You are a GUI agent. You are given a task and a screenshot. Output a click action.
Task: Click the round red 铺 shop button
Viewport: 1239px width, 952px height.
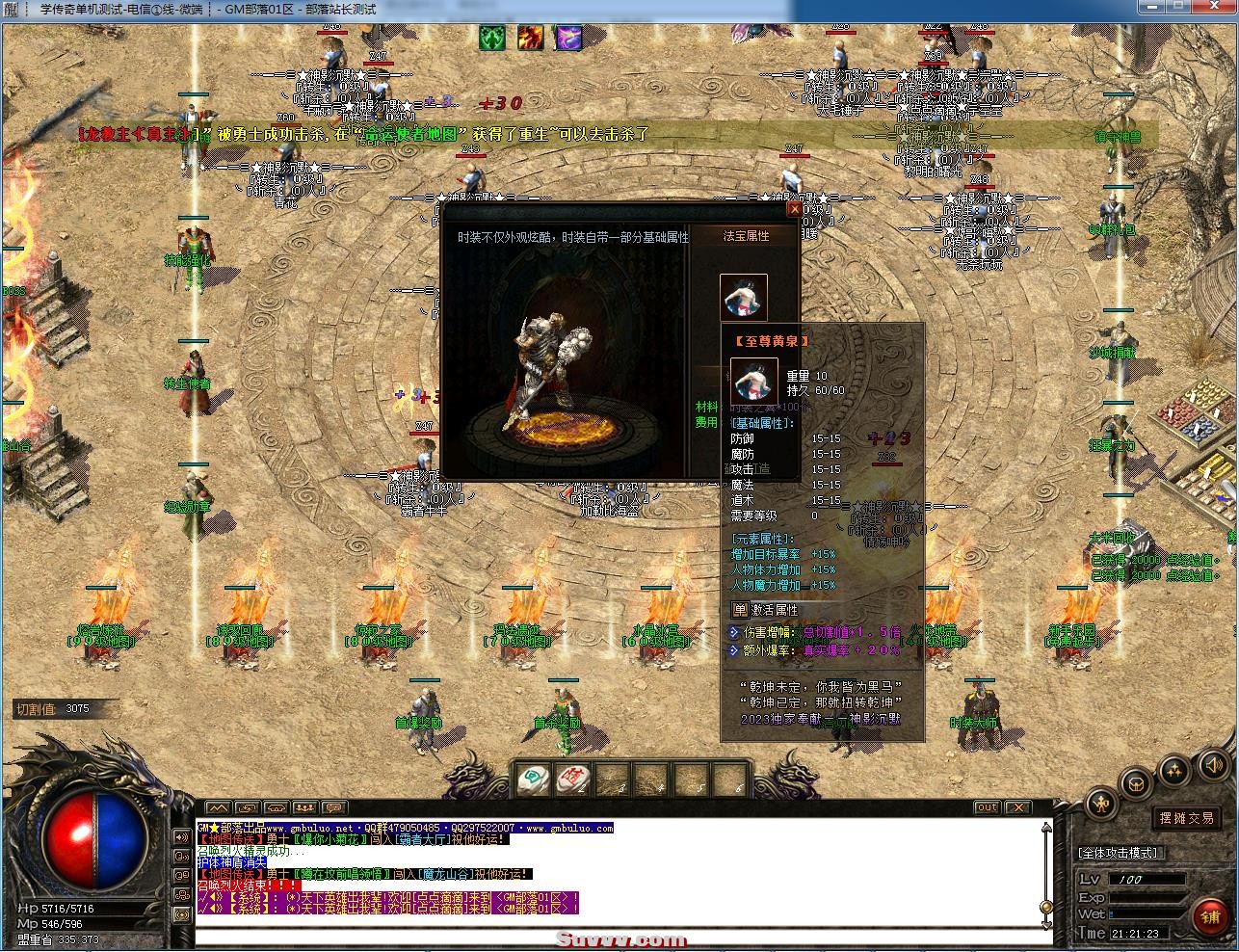point(1210,916)
